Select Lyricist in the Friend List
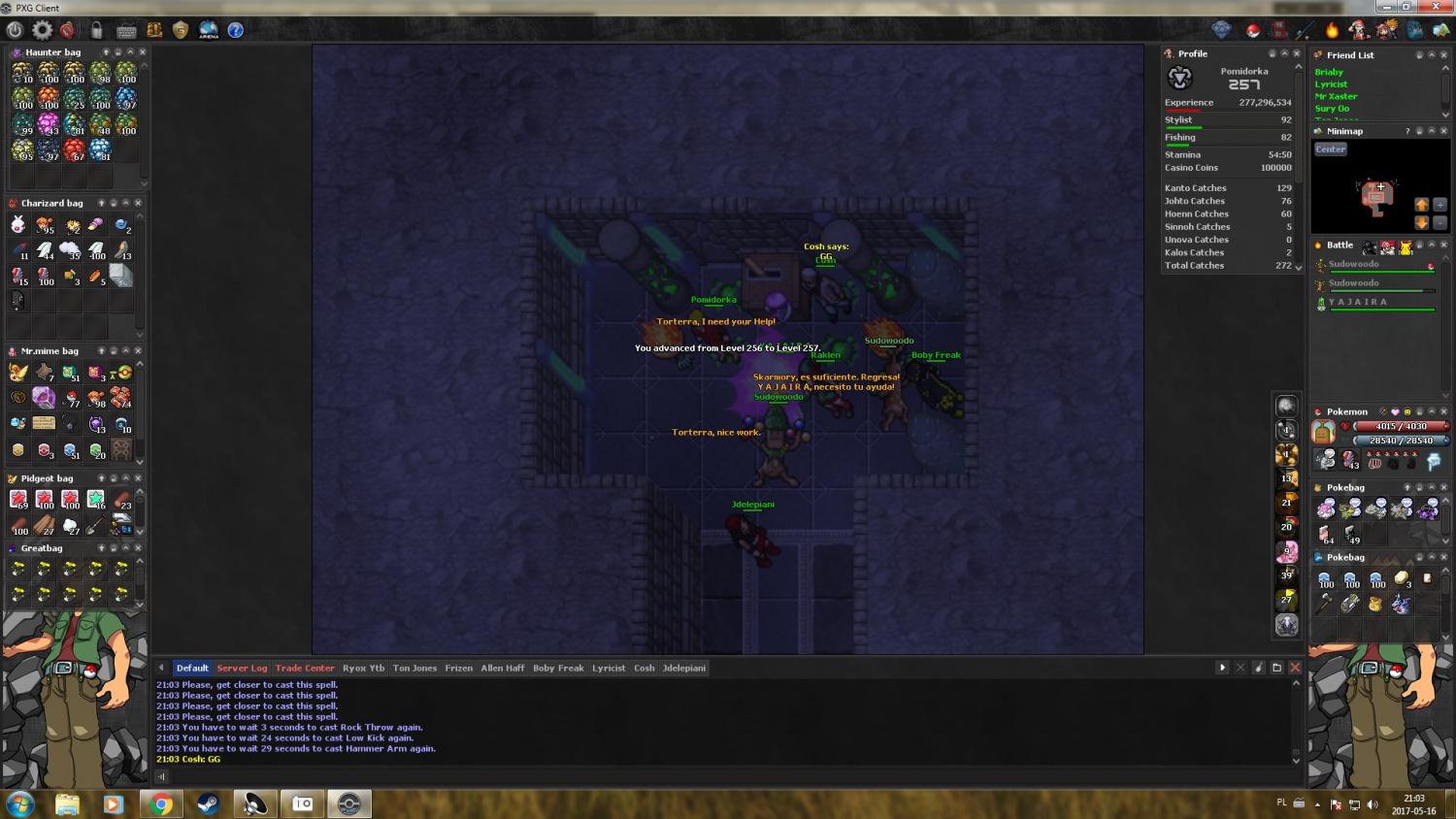1456x819 pixels. point(1331,84)
